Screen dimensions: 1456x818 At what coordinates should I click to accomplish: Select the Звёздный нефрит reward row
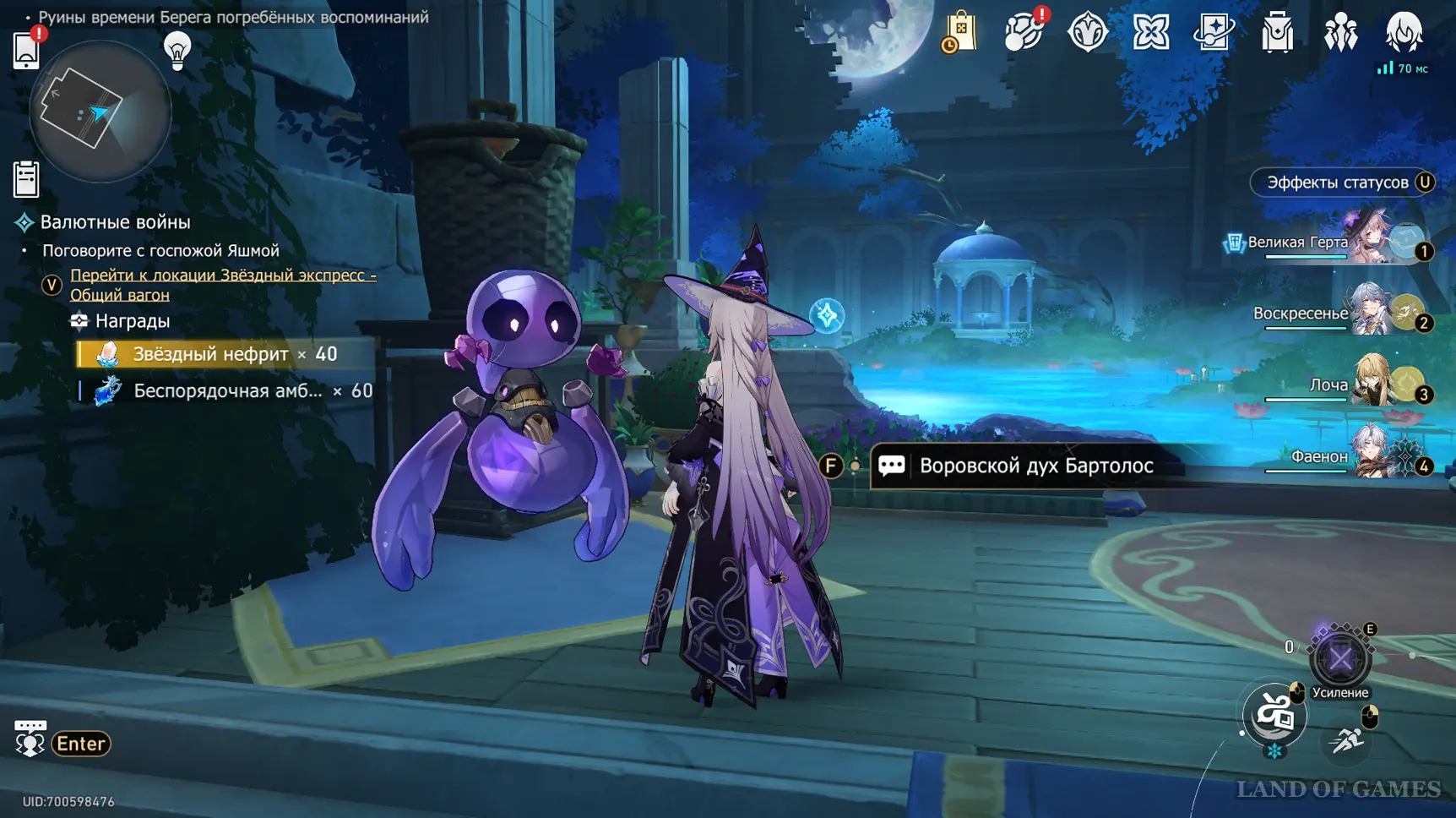[x=225, y=354]
